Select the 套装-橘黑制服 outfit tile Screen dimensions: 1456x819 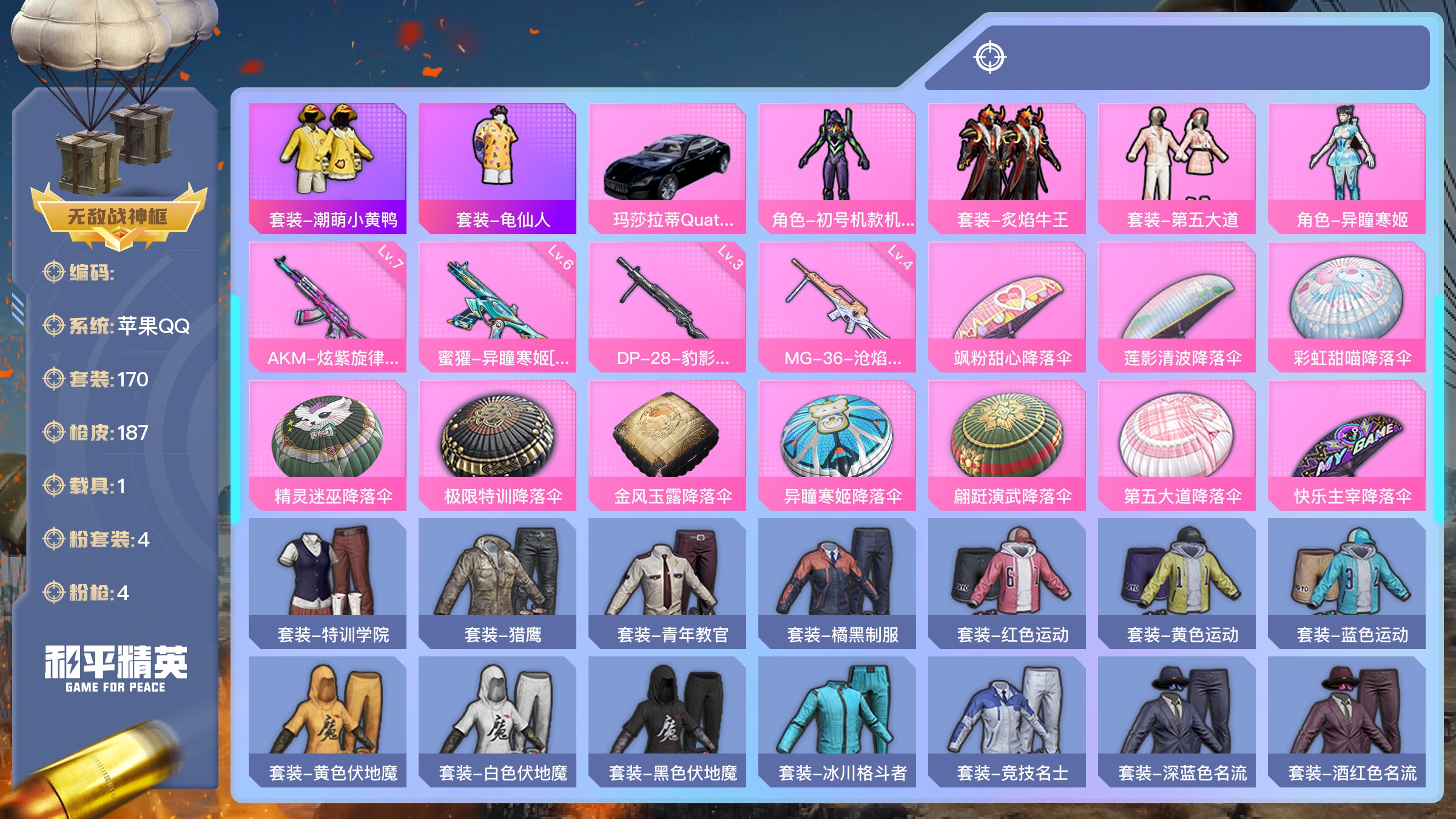click(x=837, y=583)
